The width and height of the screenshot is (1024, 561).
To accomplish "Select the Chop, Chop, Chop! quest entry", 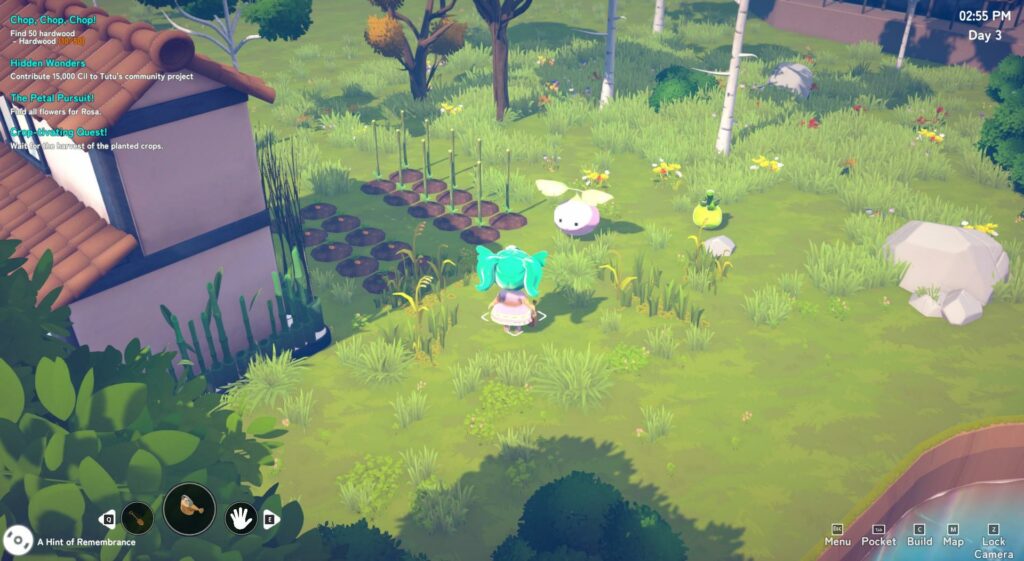I will pos(54,20).
